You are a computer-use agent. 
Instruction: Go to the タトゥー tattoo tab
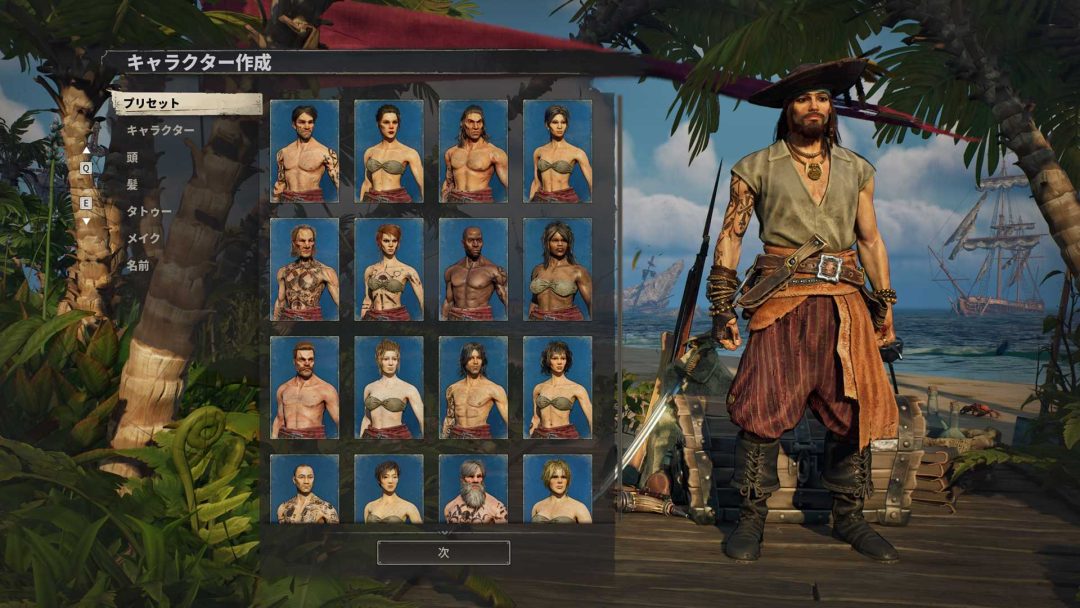click(x=149, y=211)
